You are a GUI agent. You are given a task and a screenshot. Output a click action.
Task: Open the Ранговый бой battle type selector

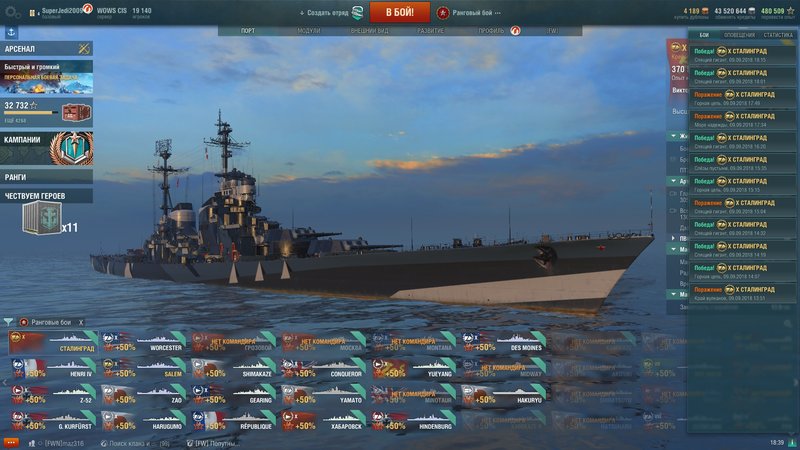coord(469,12)
